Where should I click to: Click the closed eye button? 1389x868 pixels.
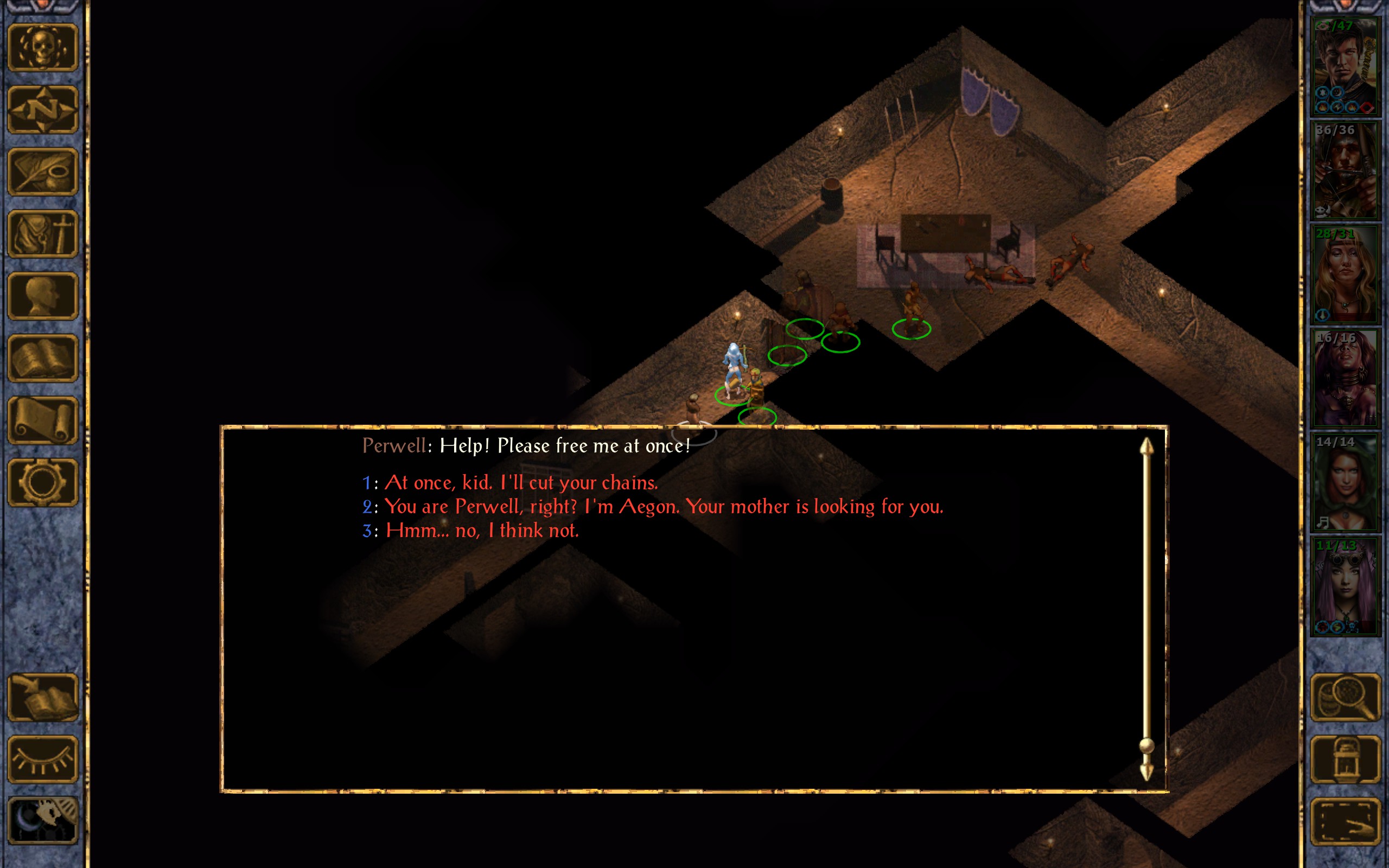click(x=43, y=759)
